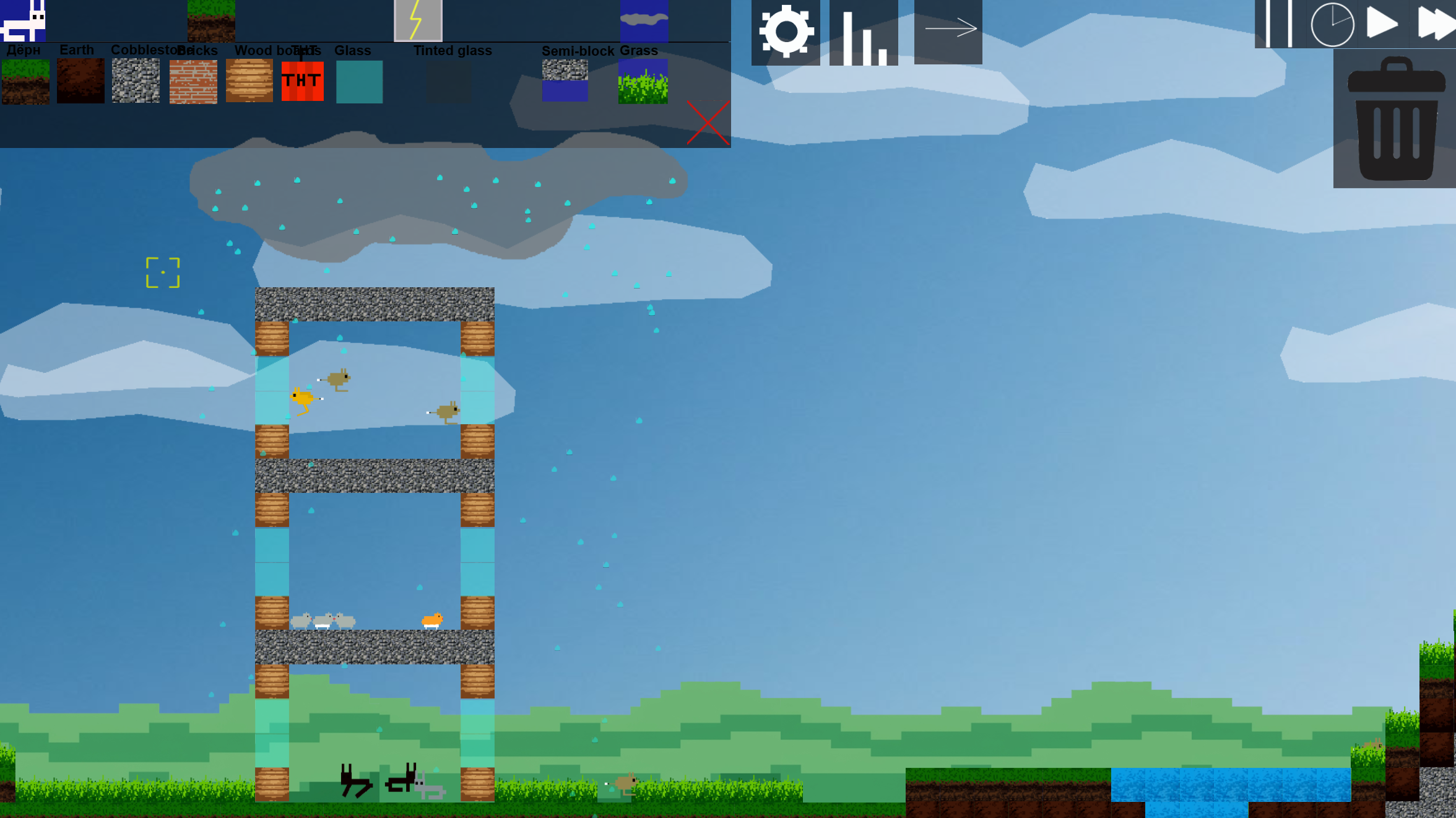Open the settings gear icon

(x=786, y=32)
